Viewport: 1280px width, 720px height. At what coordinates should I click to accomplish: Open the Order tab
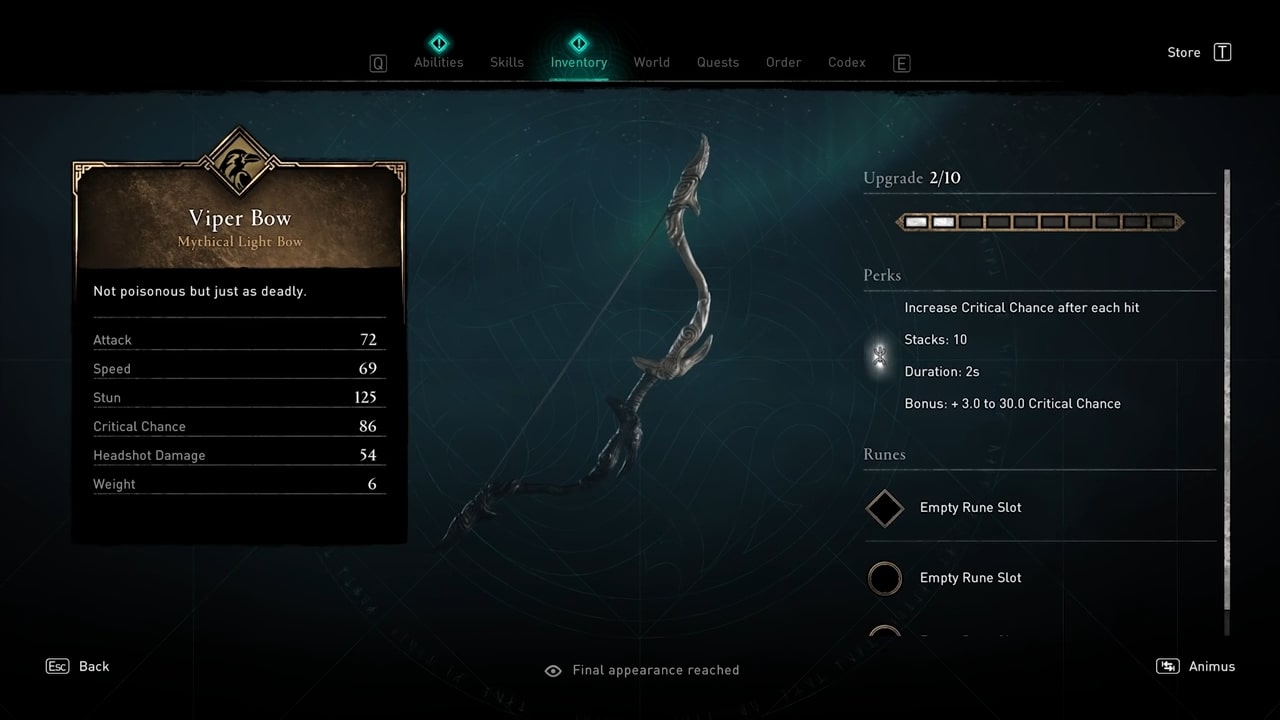pyautogui.click(x=783, y=62)
